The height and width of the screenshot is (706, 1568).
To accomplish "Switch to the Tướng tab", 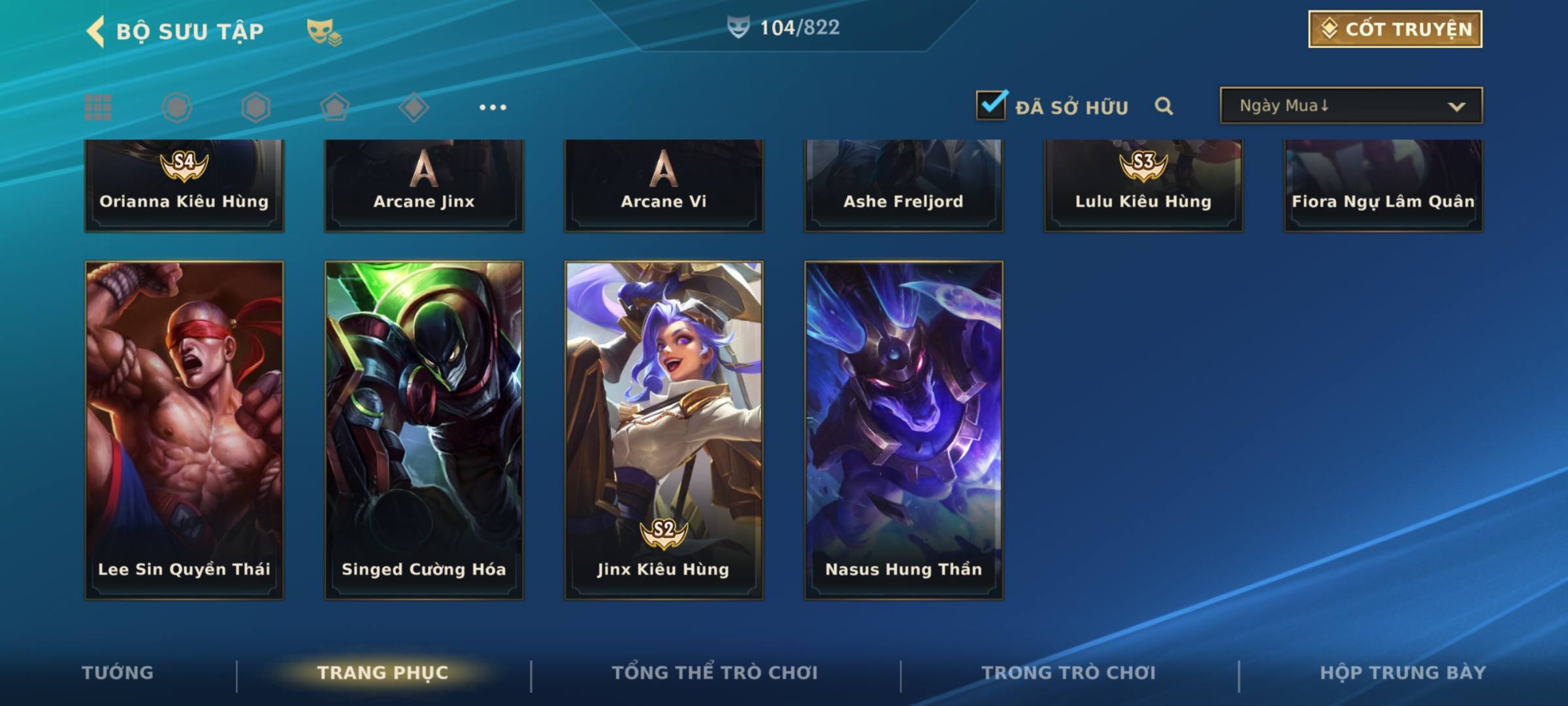I will point(118,673).
